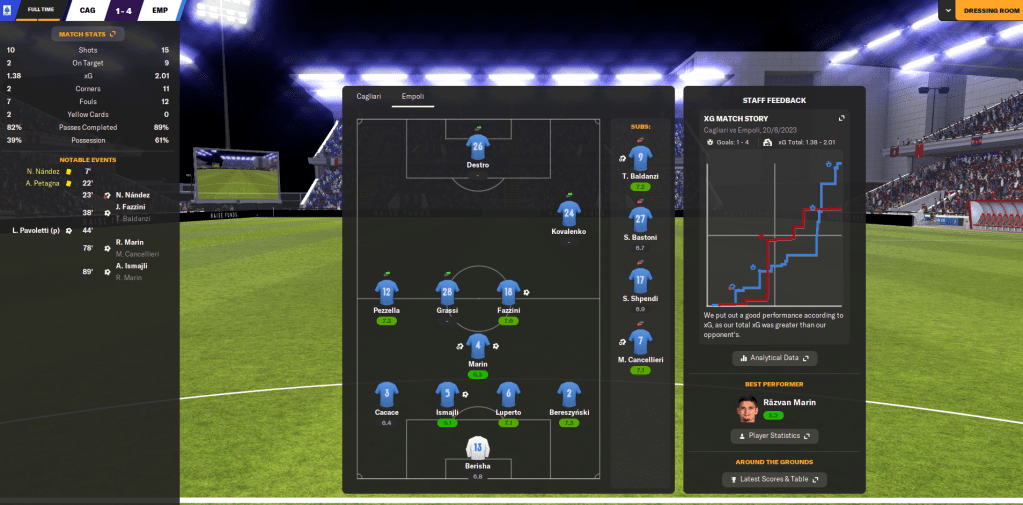
Task: View Player Statistics
Action: click(x=775, y=436)
